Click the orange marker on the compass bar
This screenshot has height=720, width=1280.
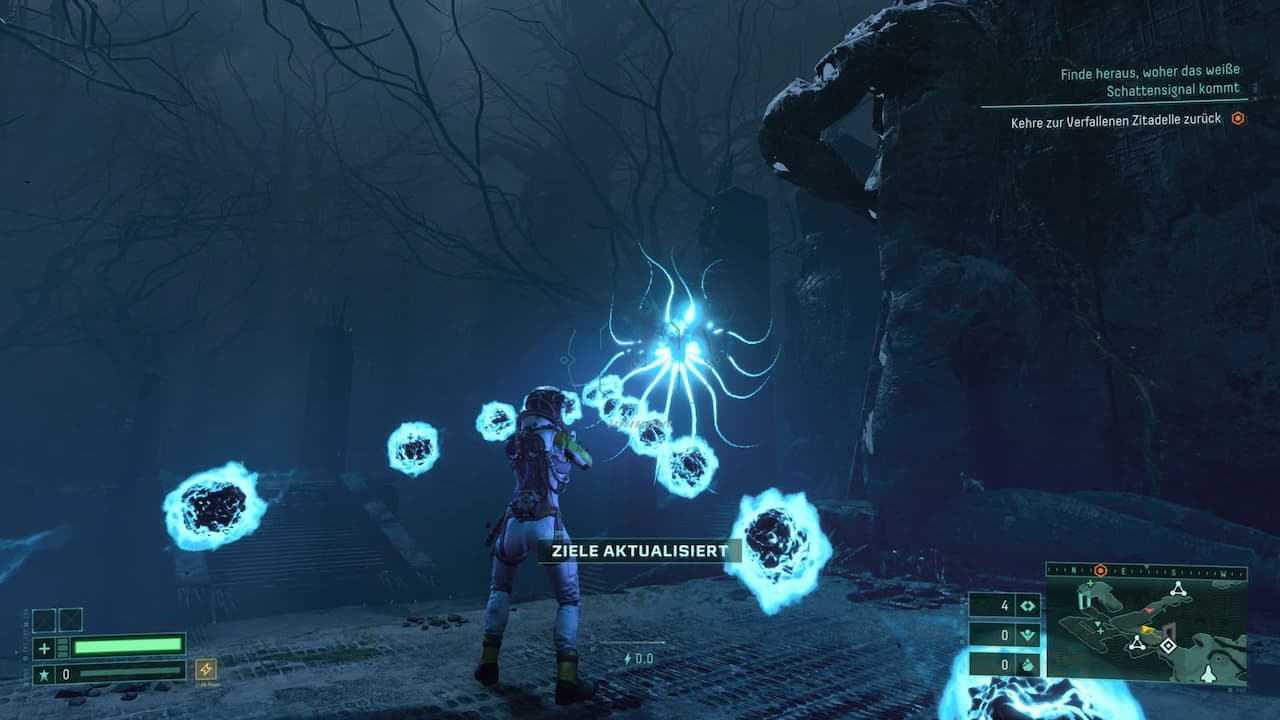1101,572
